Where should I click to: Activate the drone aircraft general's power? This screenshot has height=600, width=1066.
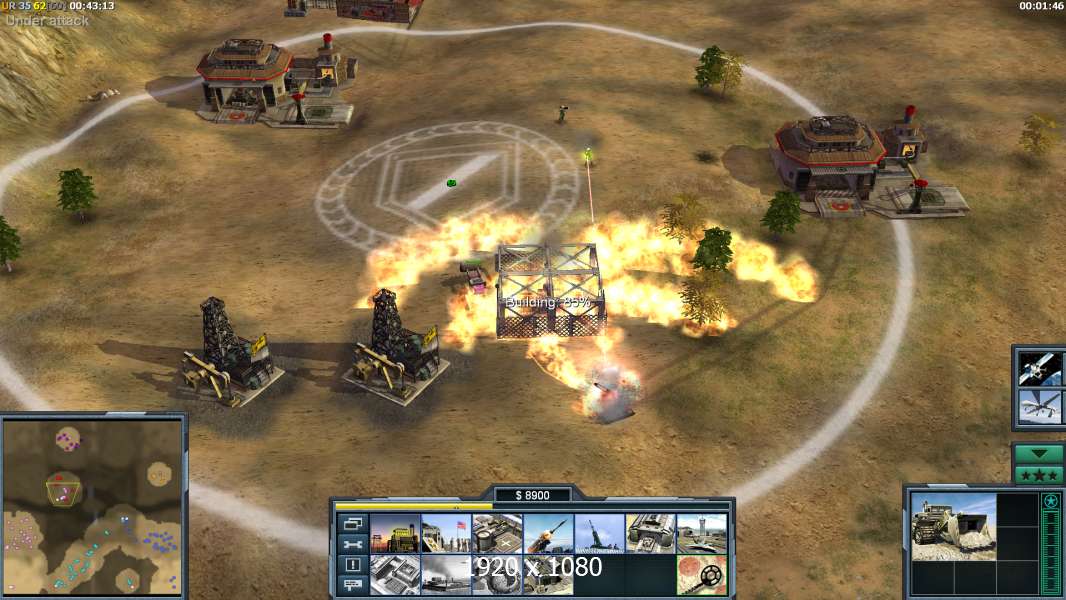[x=1040, y=407]
